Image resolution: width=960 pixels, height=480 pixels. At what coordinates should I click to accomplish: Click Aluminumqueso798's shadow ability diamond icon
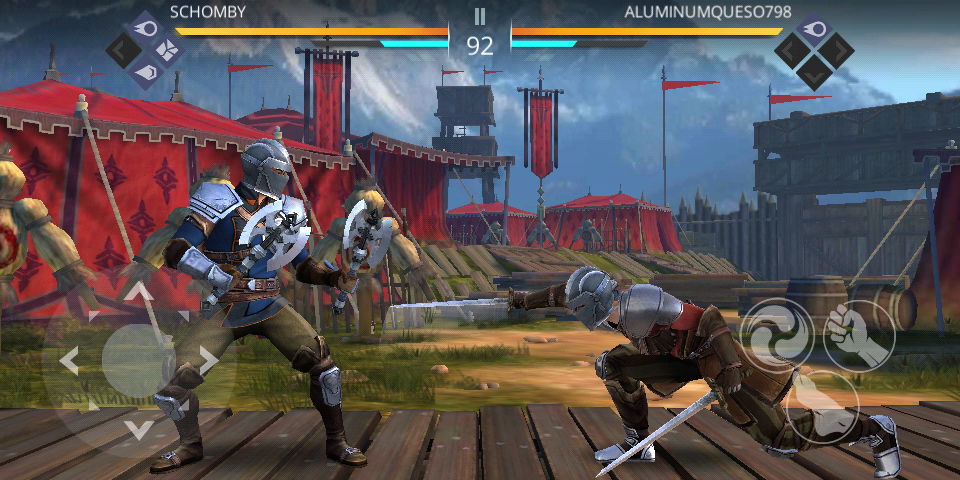coord(815,48)
